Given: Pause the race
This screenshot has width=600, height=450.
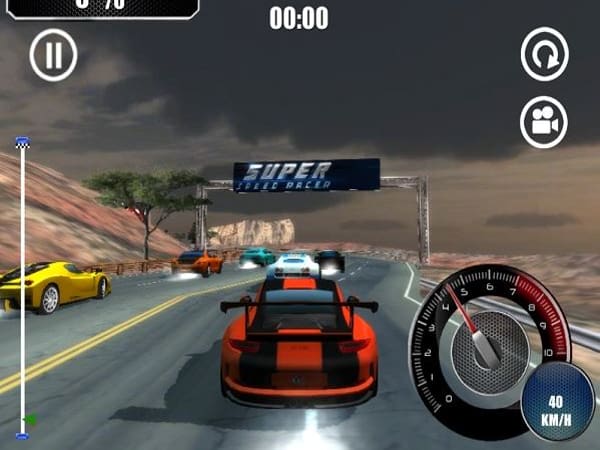Looking at the screenshot, I should point(53,55).
